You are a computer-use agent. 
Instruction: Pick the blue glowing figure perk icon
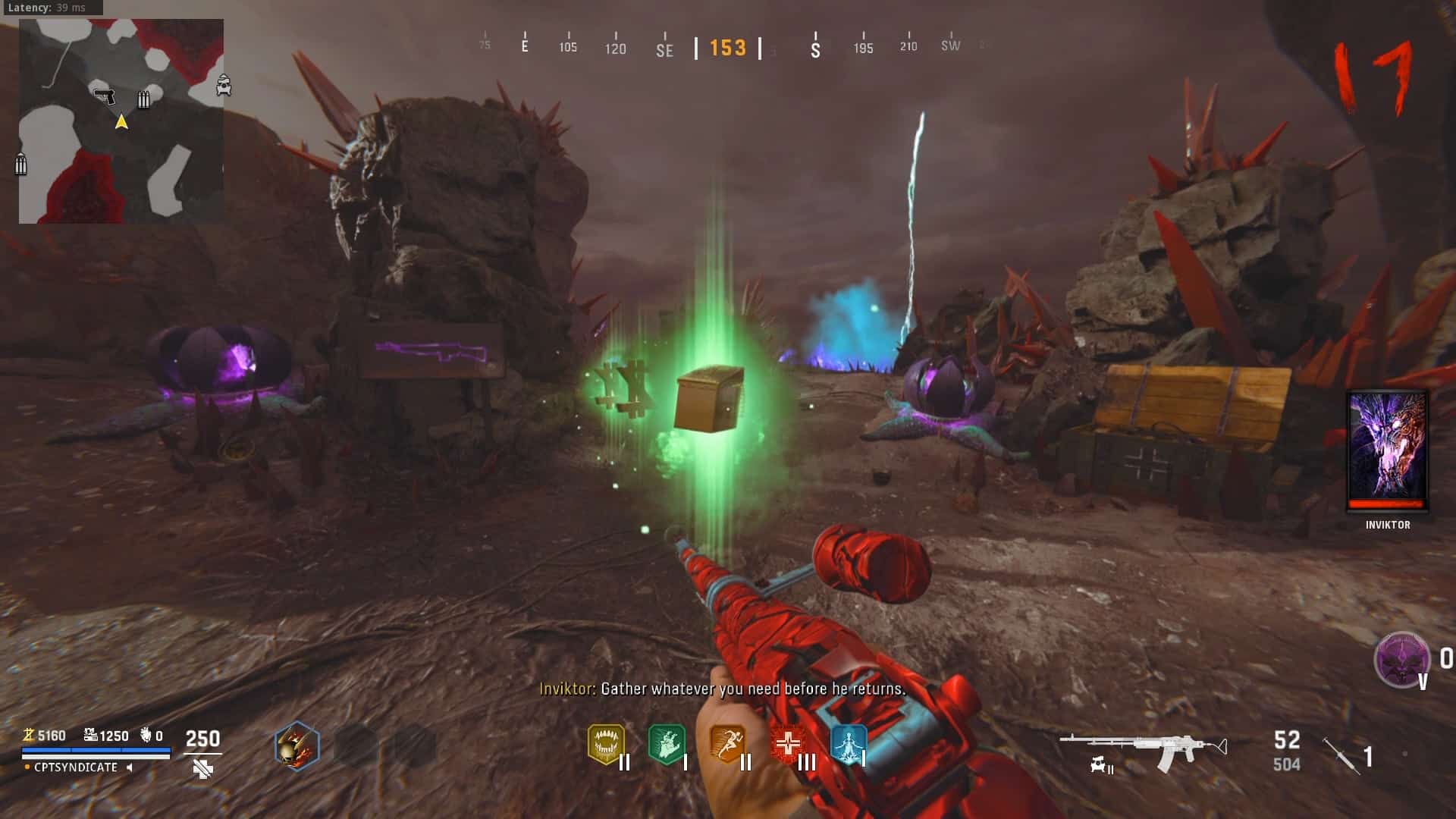pos(848,744)
